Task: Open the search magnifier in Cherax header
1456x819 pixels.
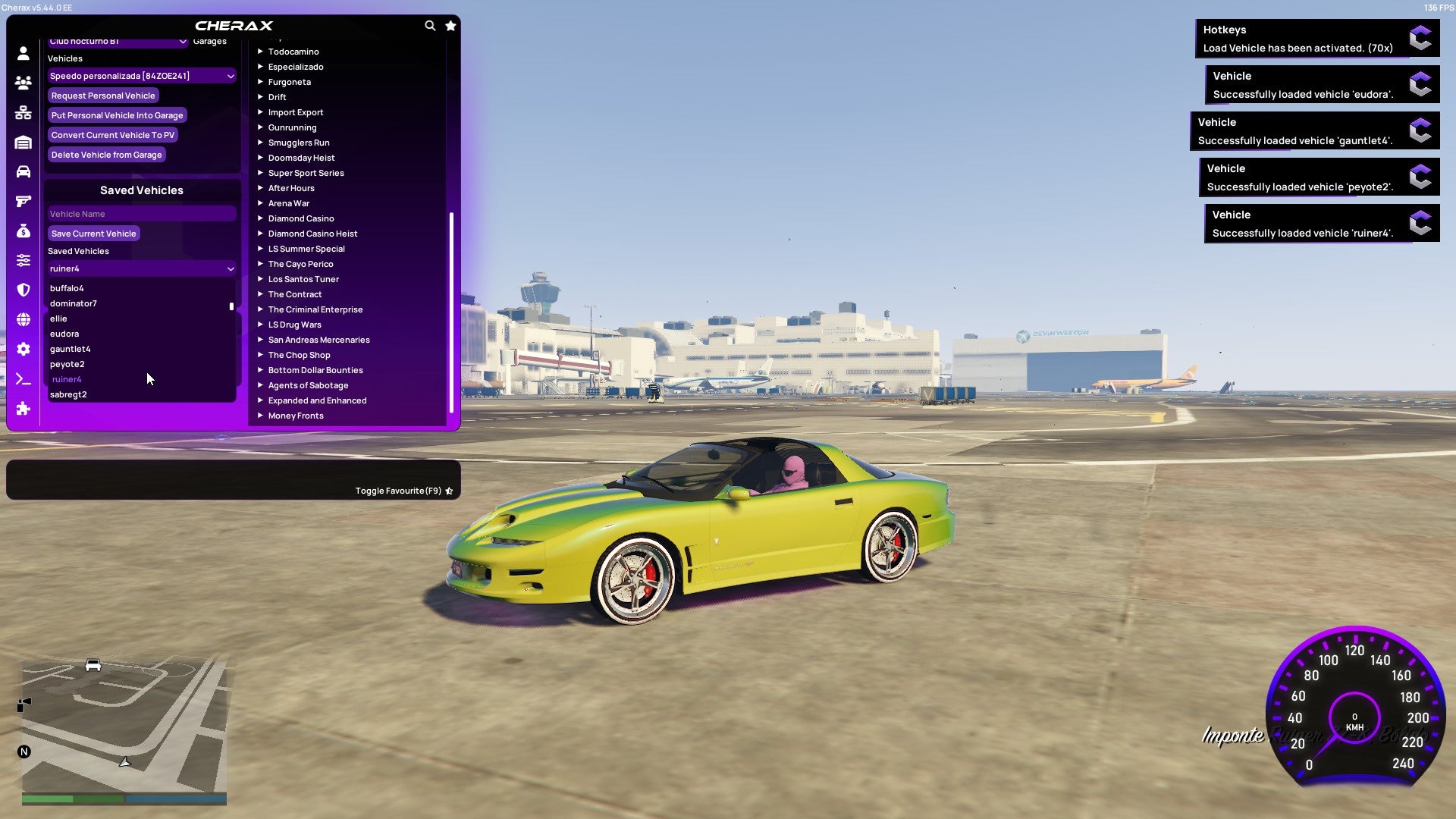Action: 430,25
